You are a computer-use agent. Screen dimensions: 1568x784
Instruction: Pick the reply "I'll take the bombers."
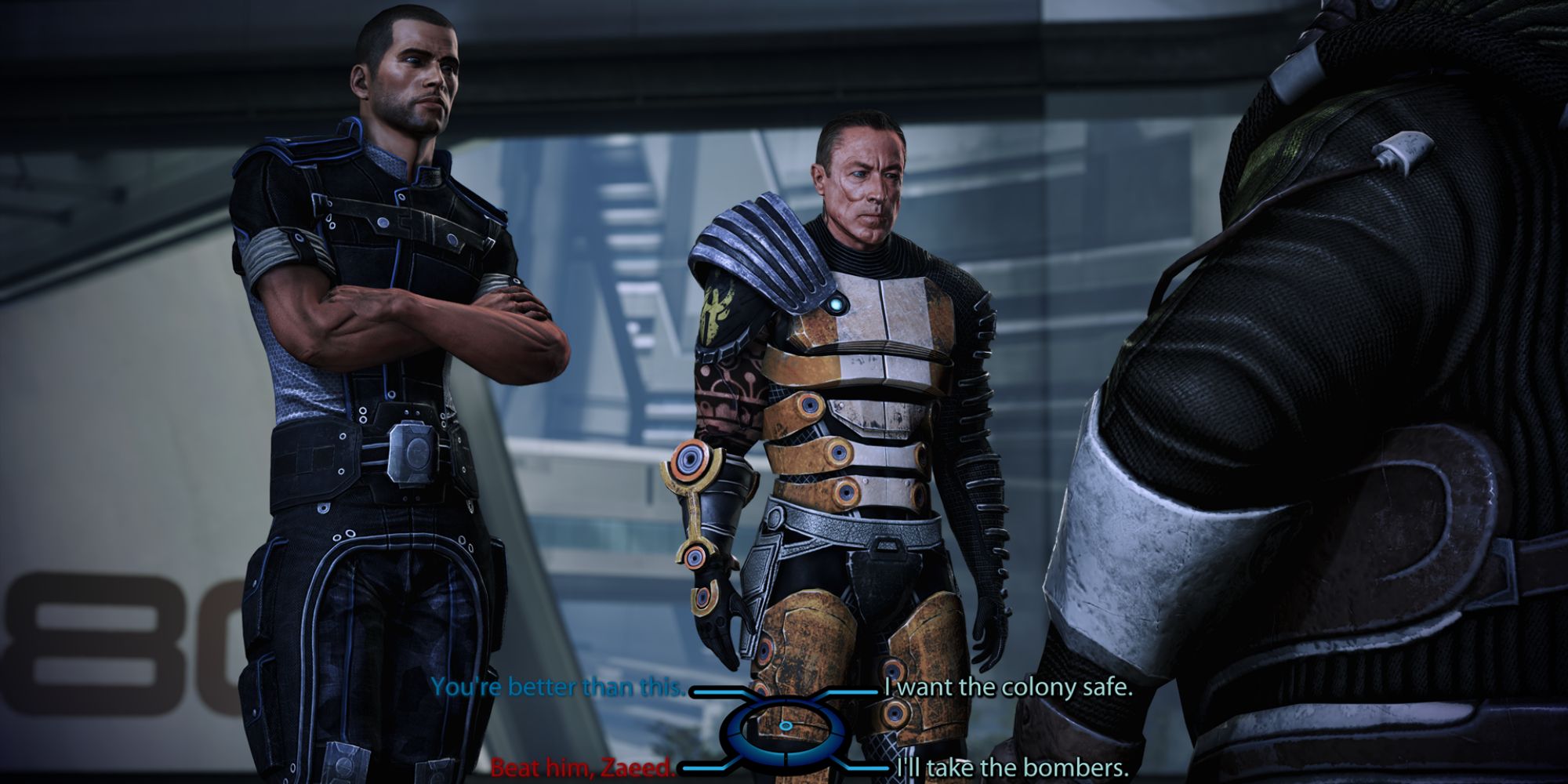[x=1011, y=766]
